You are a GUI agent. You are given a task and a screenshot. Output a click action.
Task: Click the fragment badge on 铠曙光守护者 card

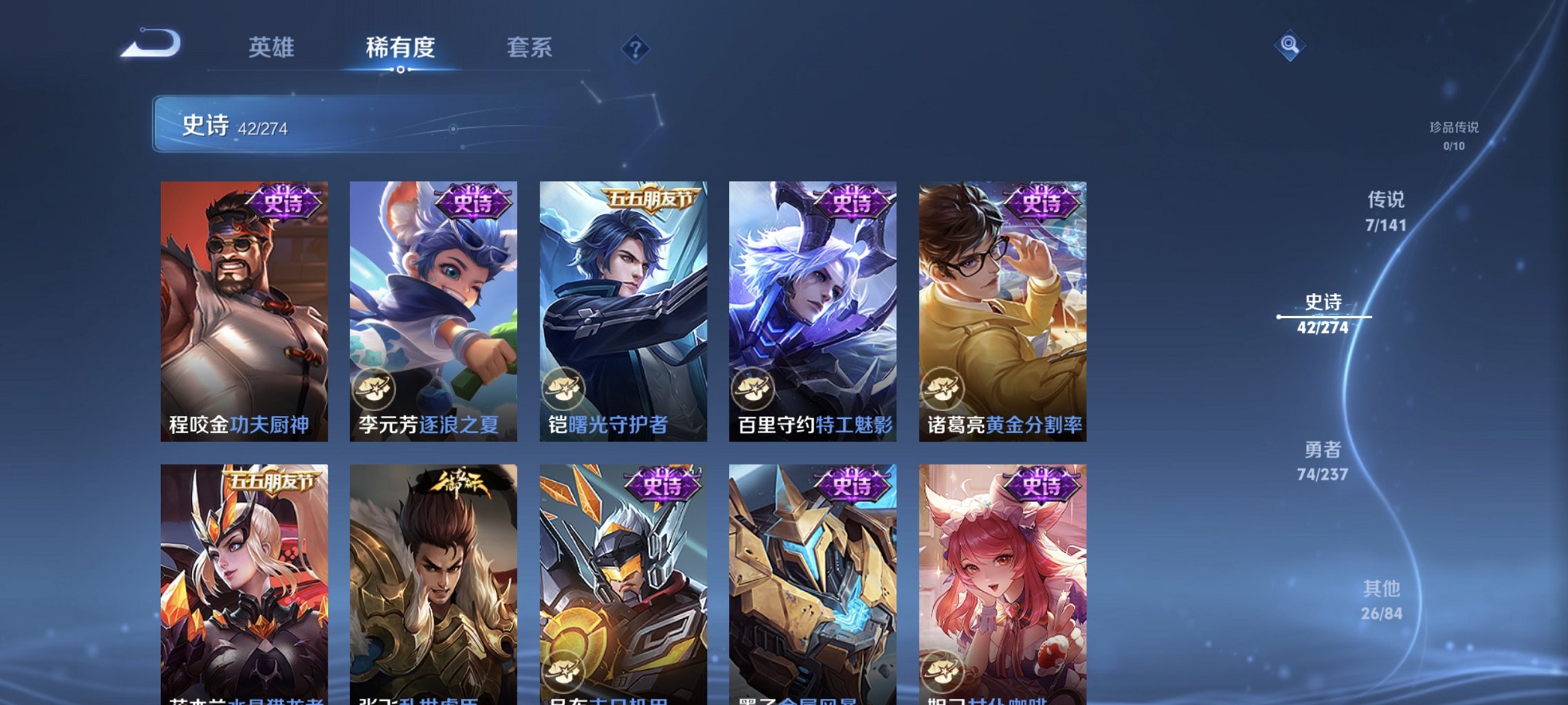pyautogui.click(x=565, y=389)
